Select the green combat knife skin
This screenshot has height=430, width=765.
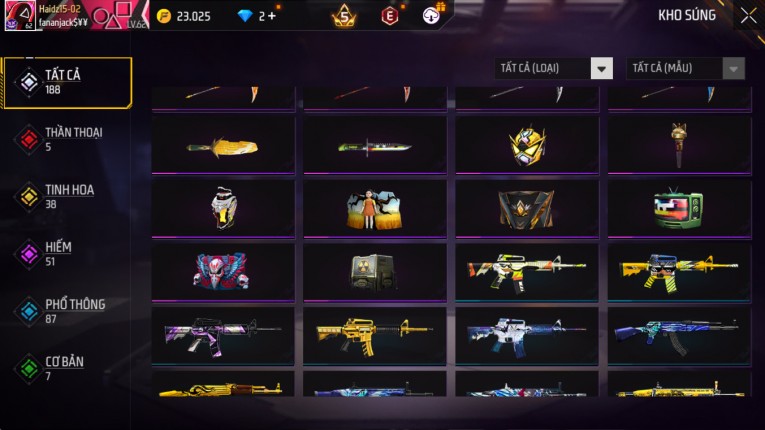375,146
